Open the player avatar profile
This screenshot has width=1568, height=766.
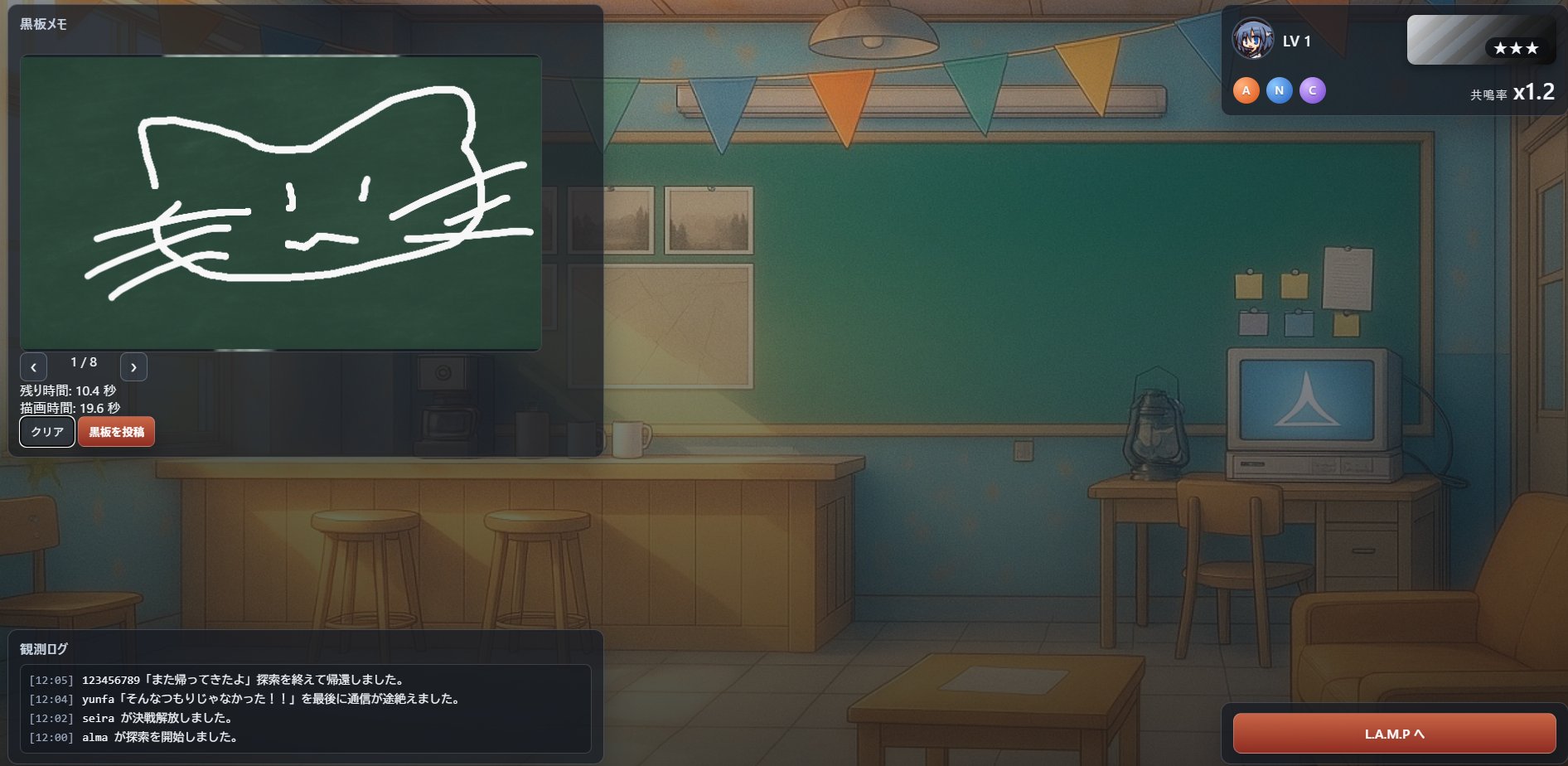click(x=1252, y=40)
